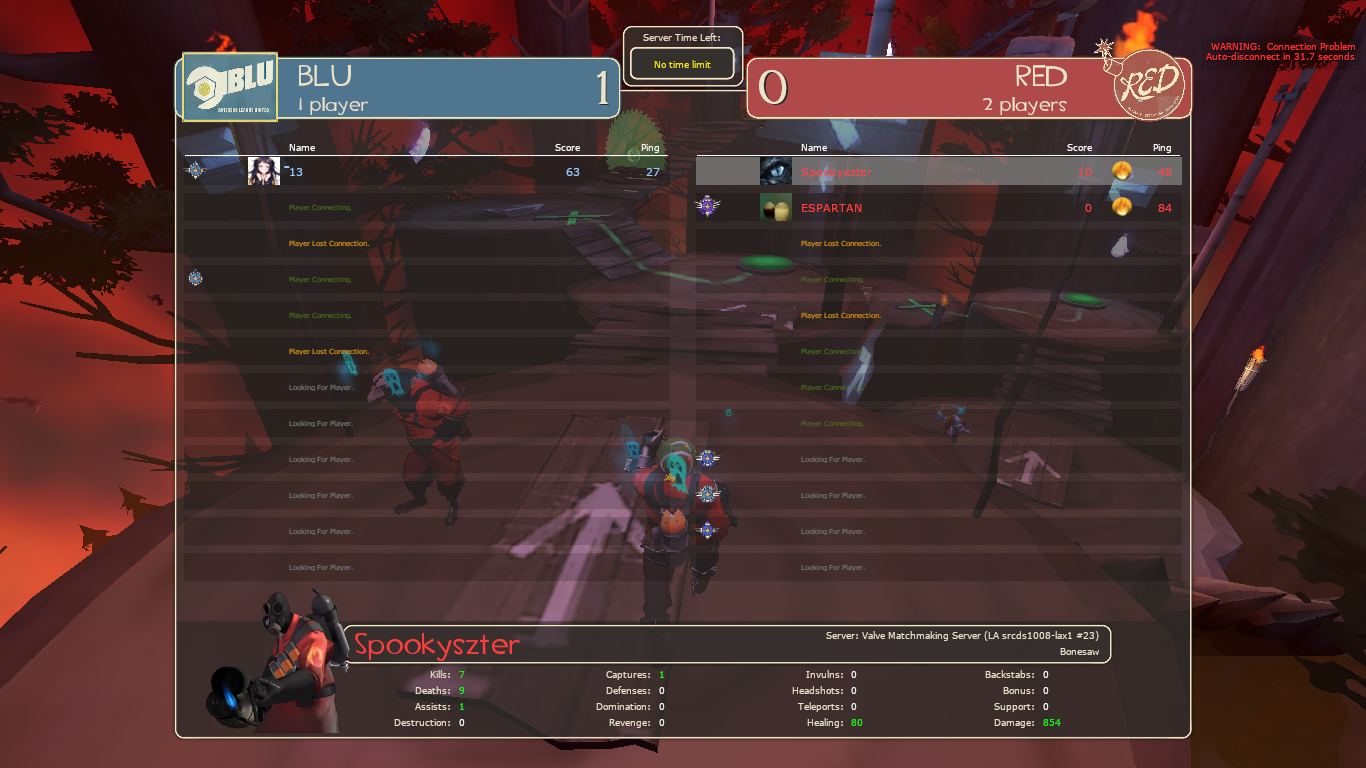Select the Name header on BLU scoreboard

click(301, 147)
